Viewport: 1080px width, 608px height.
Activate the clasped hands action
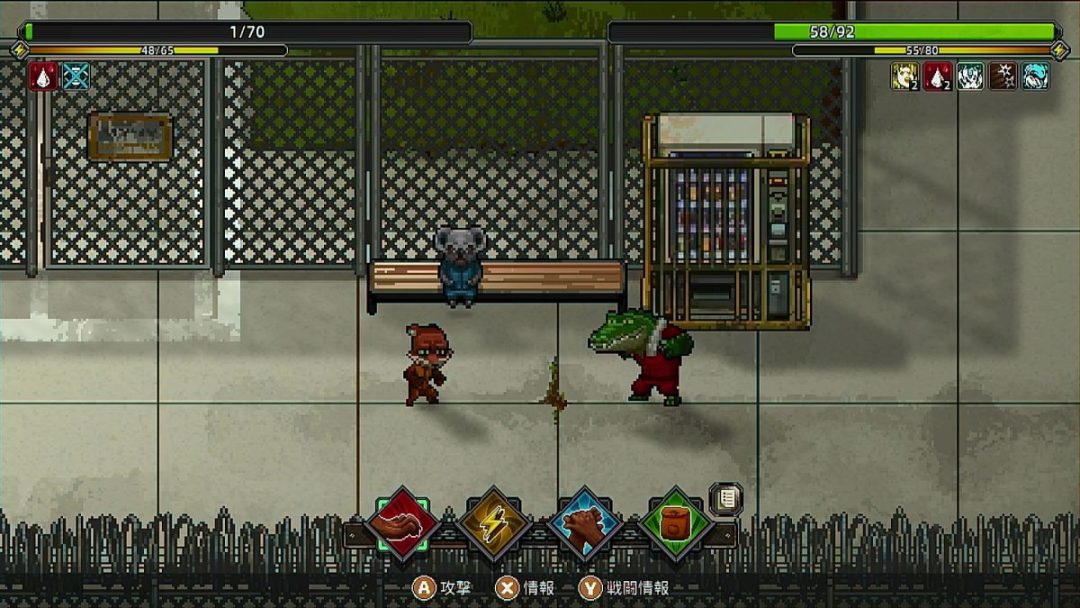click(x=586, y=522)
